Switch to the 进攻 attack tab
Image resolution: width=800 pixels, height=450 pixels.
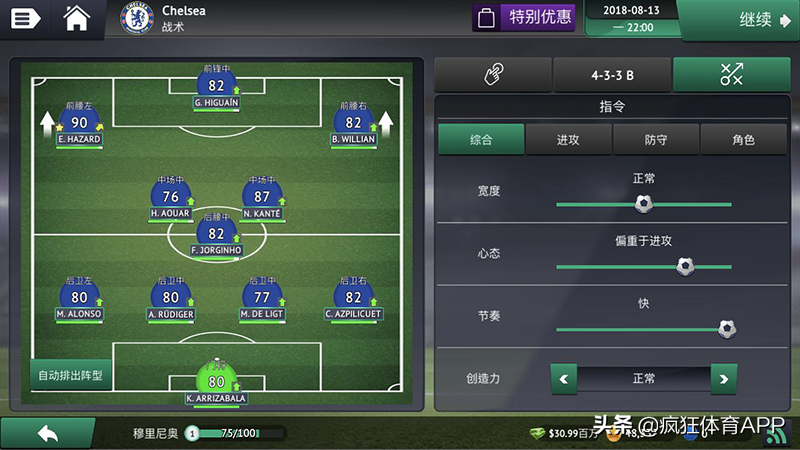pos(568,140)
